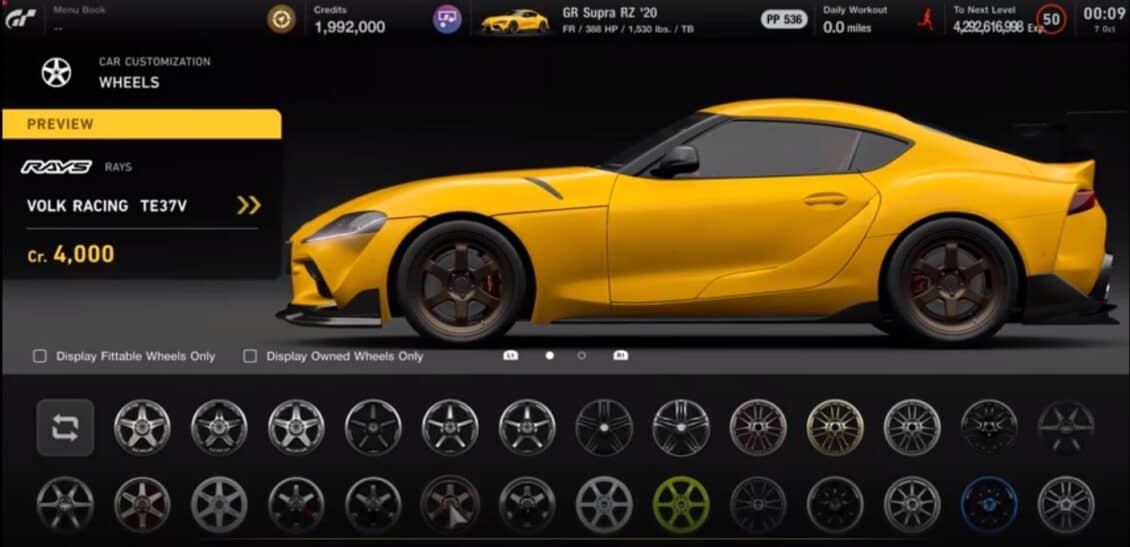Open Volk Racing TE37V wheel details

(248, 205)
